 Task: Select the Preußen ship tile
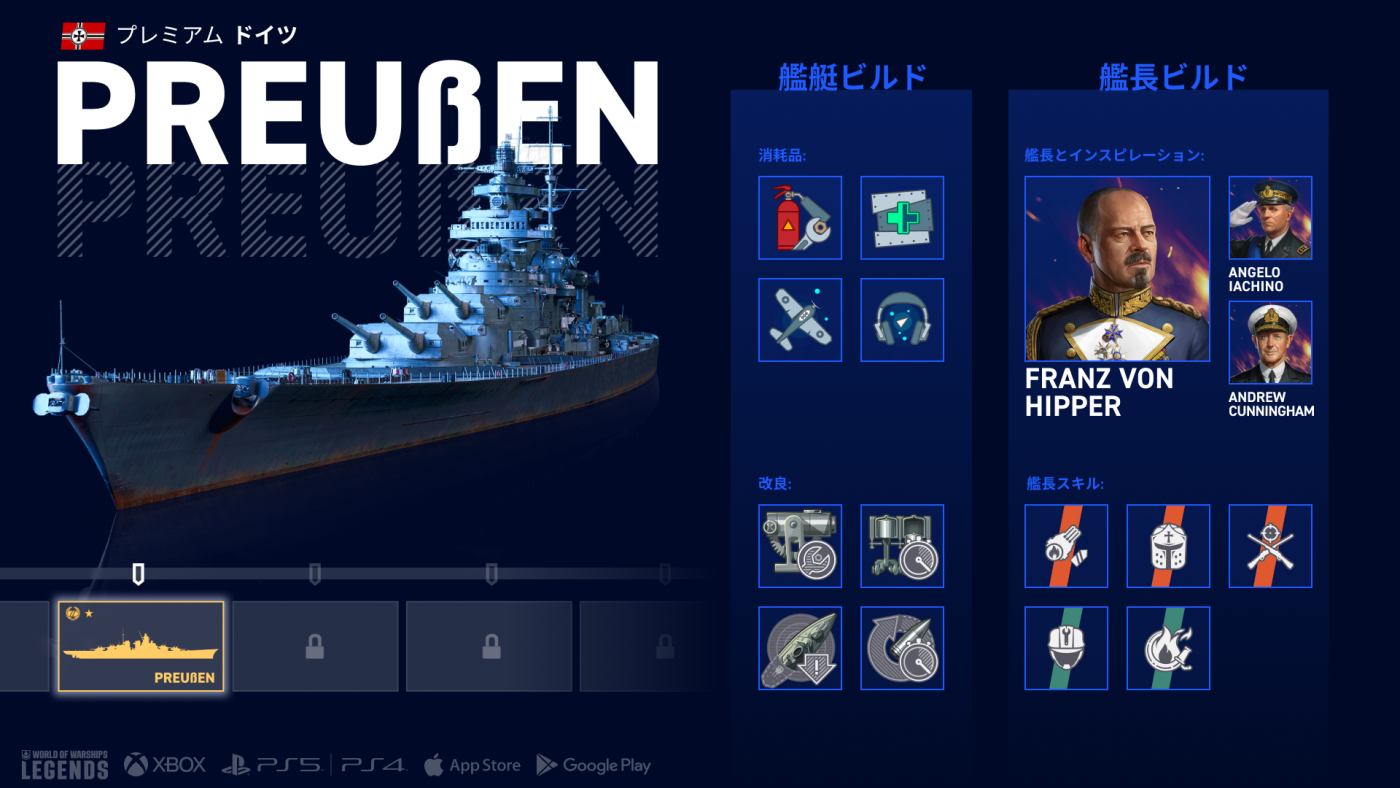tap(141, 647)
